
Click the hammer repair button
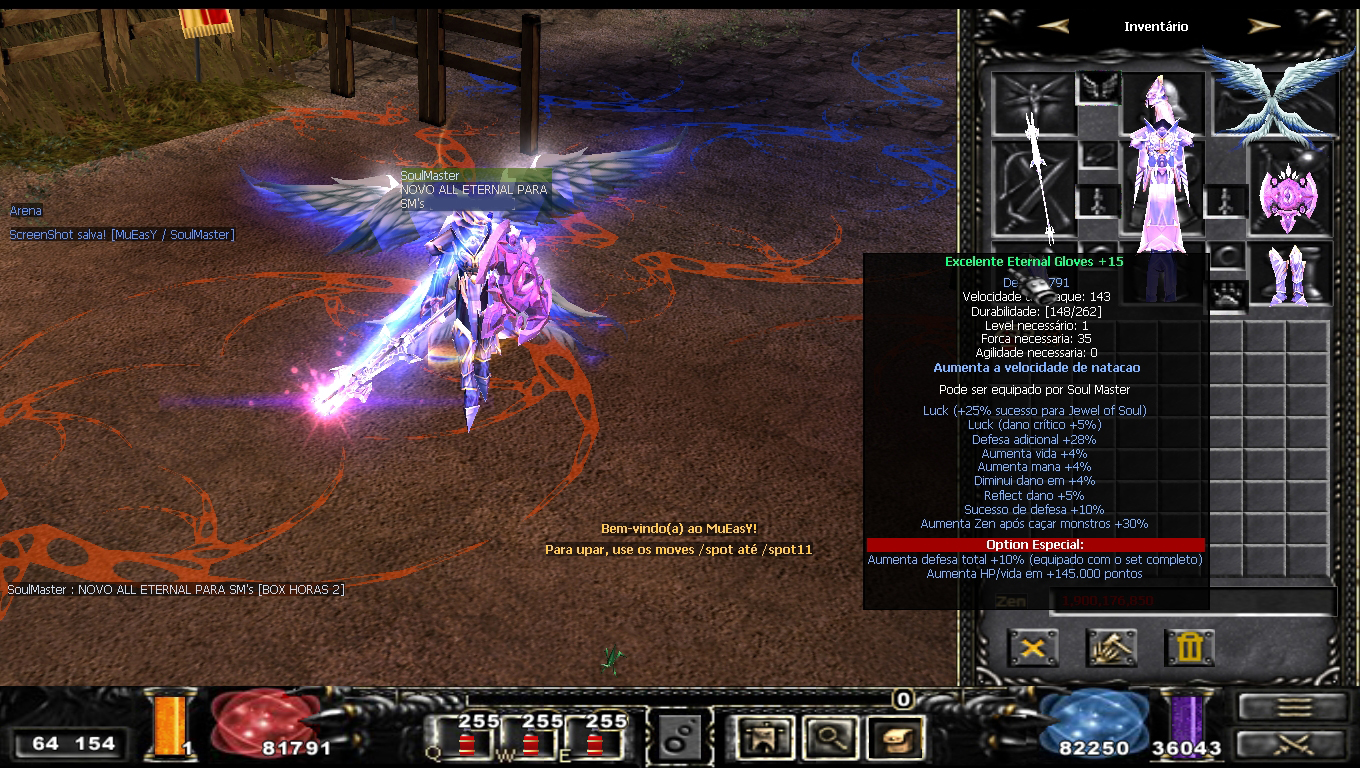1111,648
